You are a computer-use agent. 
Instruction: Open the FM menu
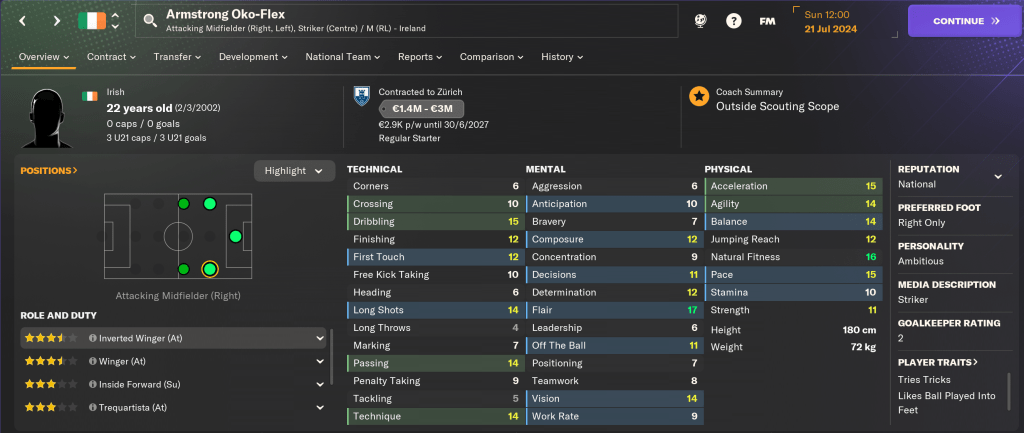coord(767,21)
